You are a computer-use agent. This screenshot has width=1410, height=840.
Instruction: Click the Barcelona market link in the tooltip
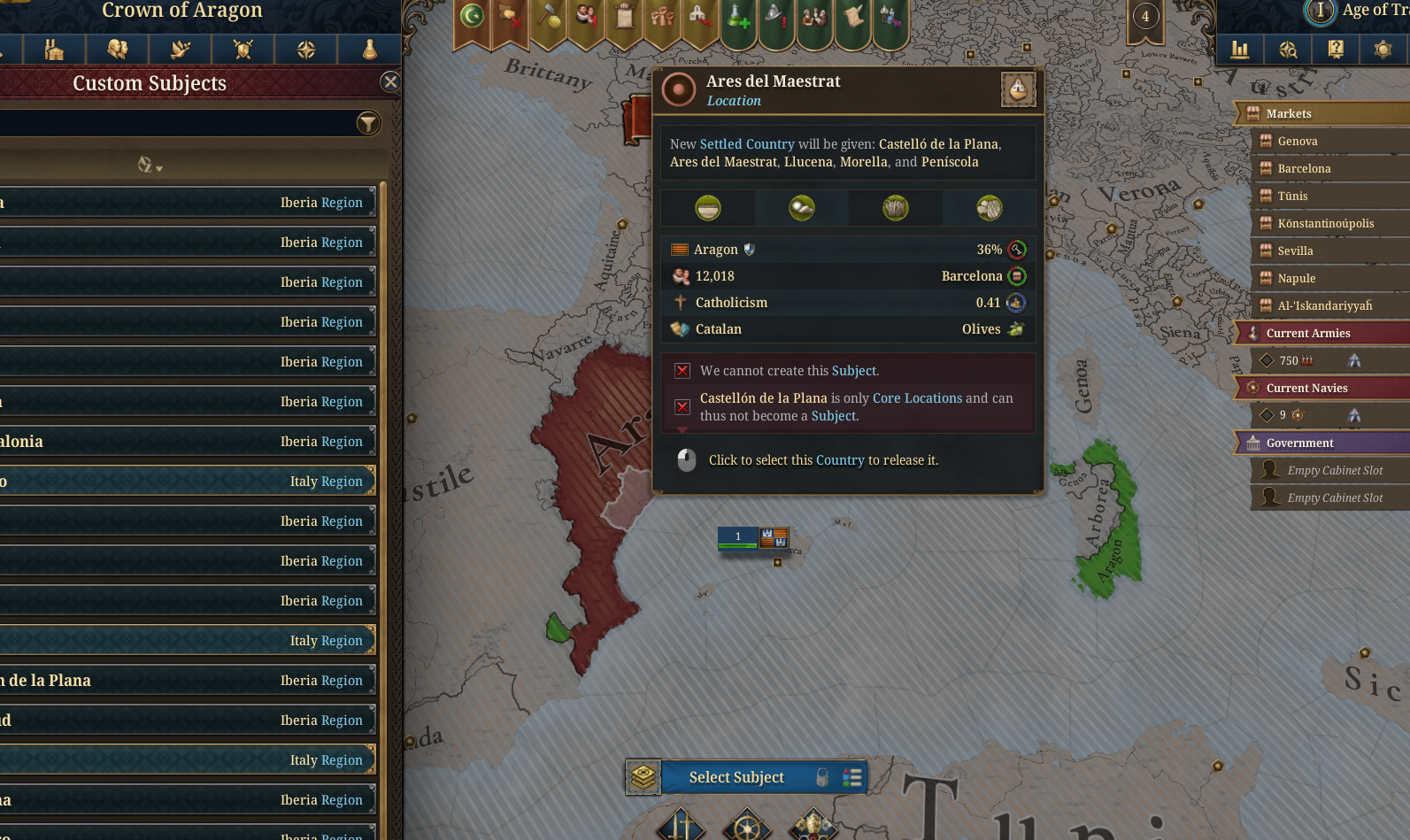(x=972, y=276)
